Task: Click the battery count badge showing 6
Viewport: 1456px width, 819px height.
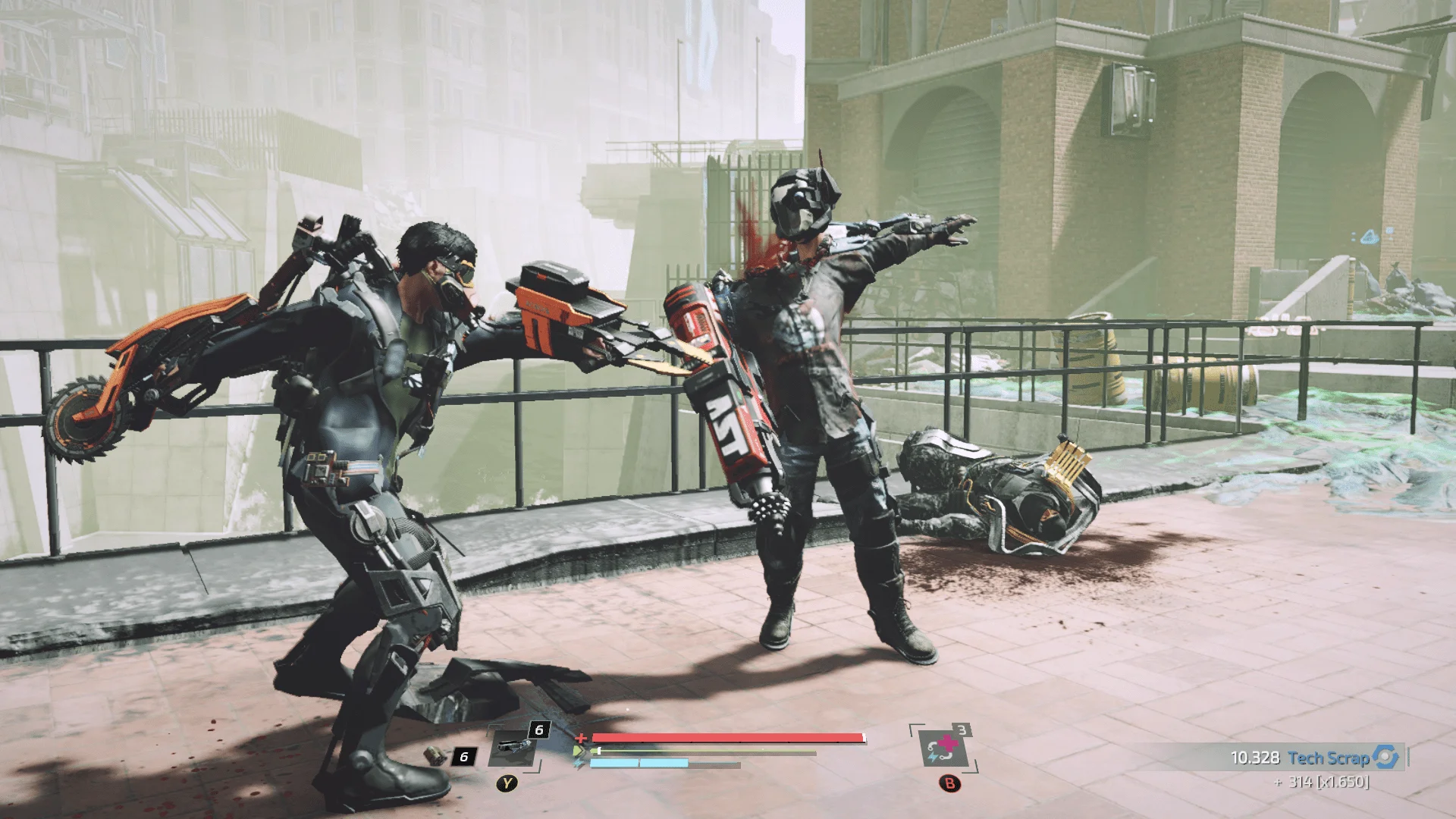Action: (463, 758)
